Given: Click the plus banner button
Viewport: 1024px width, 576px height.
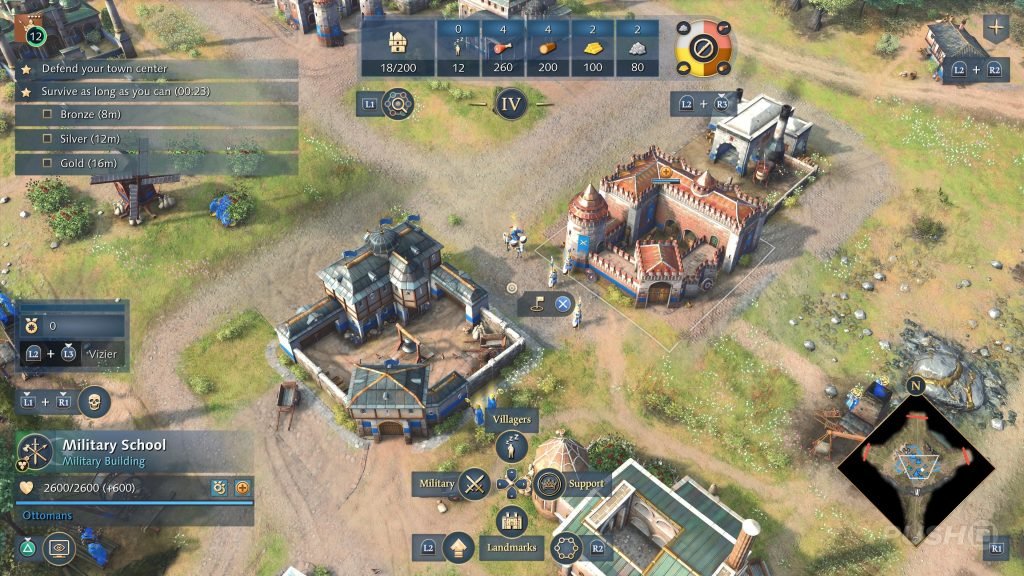Looking at the screenshot, I should coord(996,27).
